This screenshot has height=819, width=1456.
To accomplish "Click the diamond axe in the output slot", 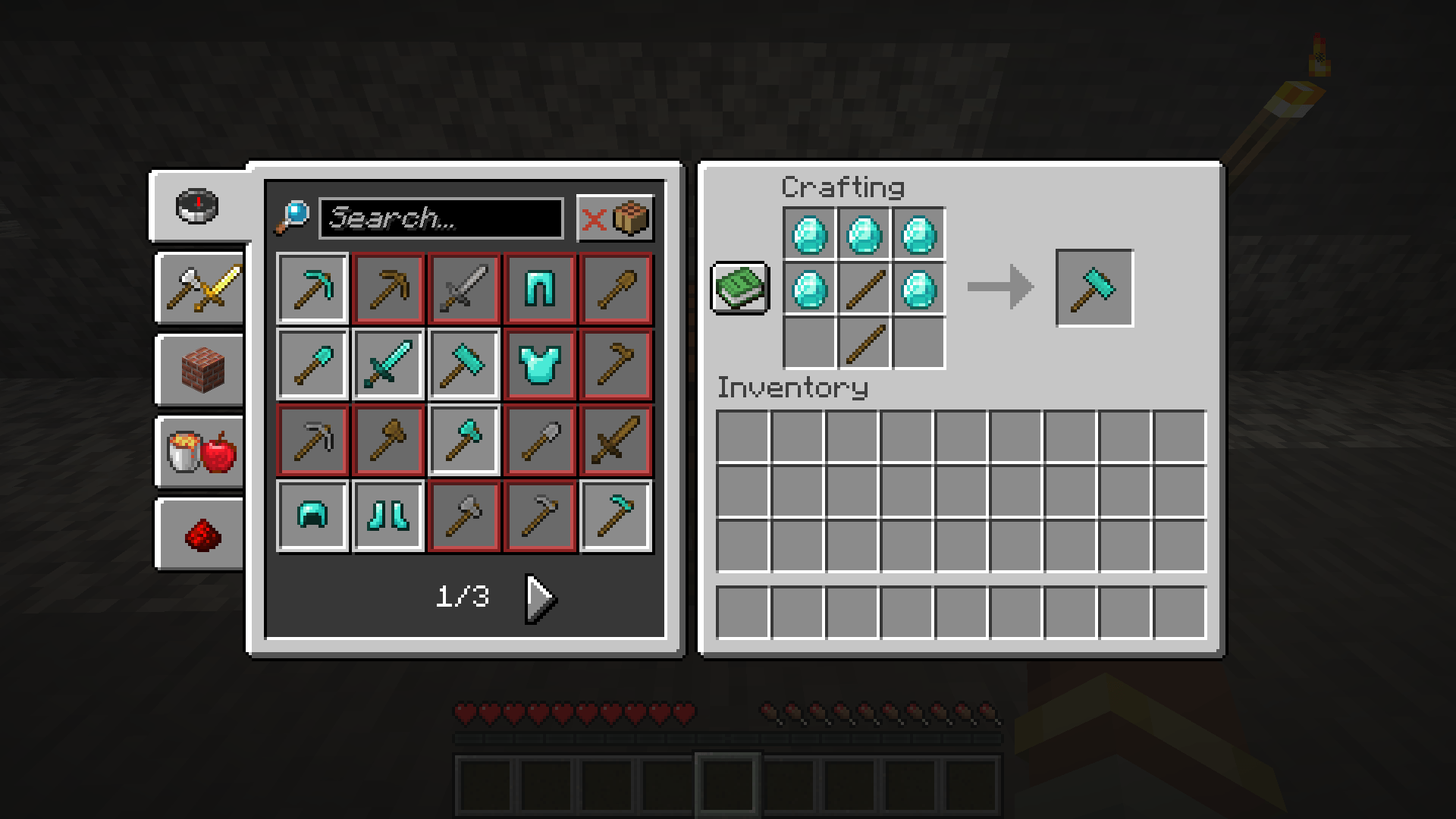I will click(1094, 288).
